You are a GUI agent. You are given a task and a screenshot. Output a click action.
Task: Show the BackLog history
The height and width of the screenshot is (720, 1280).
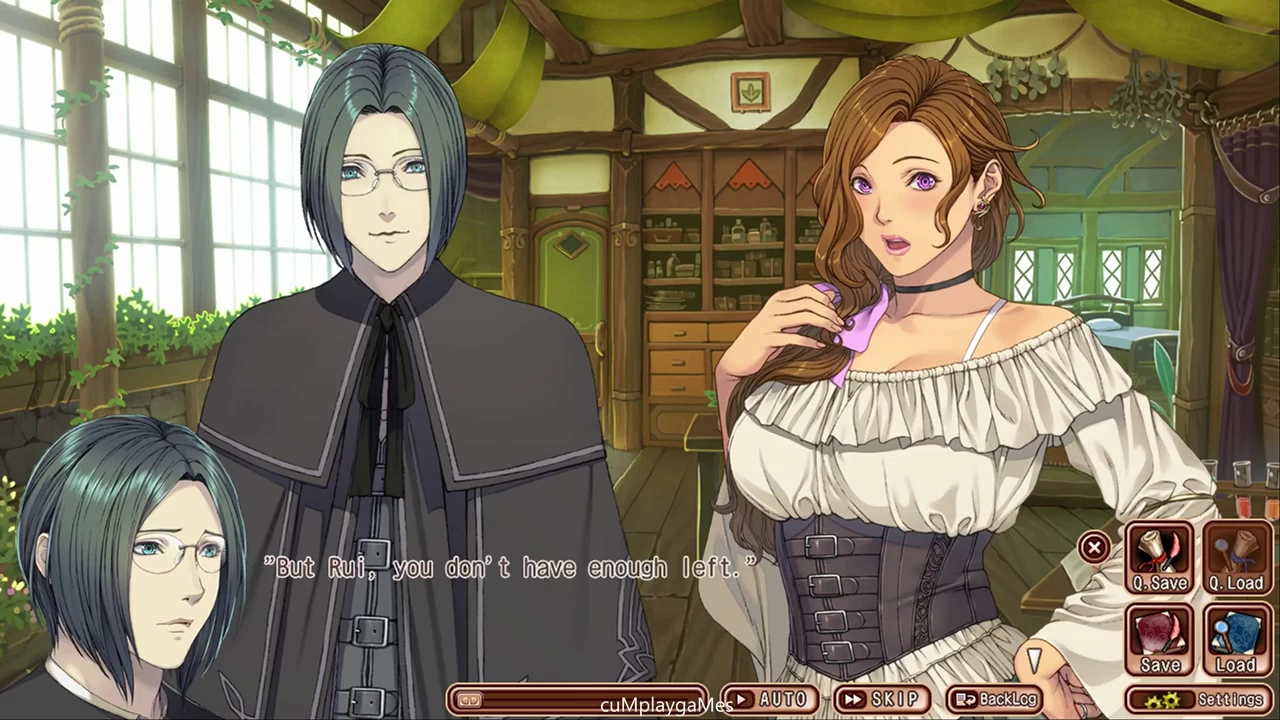tap(995, 699)
